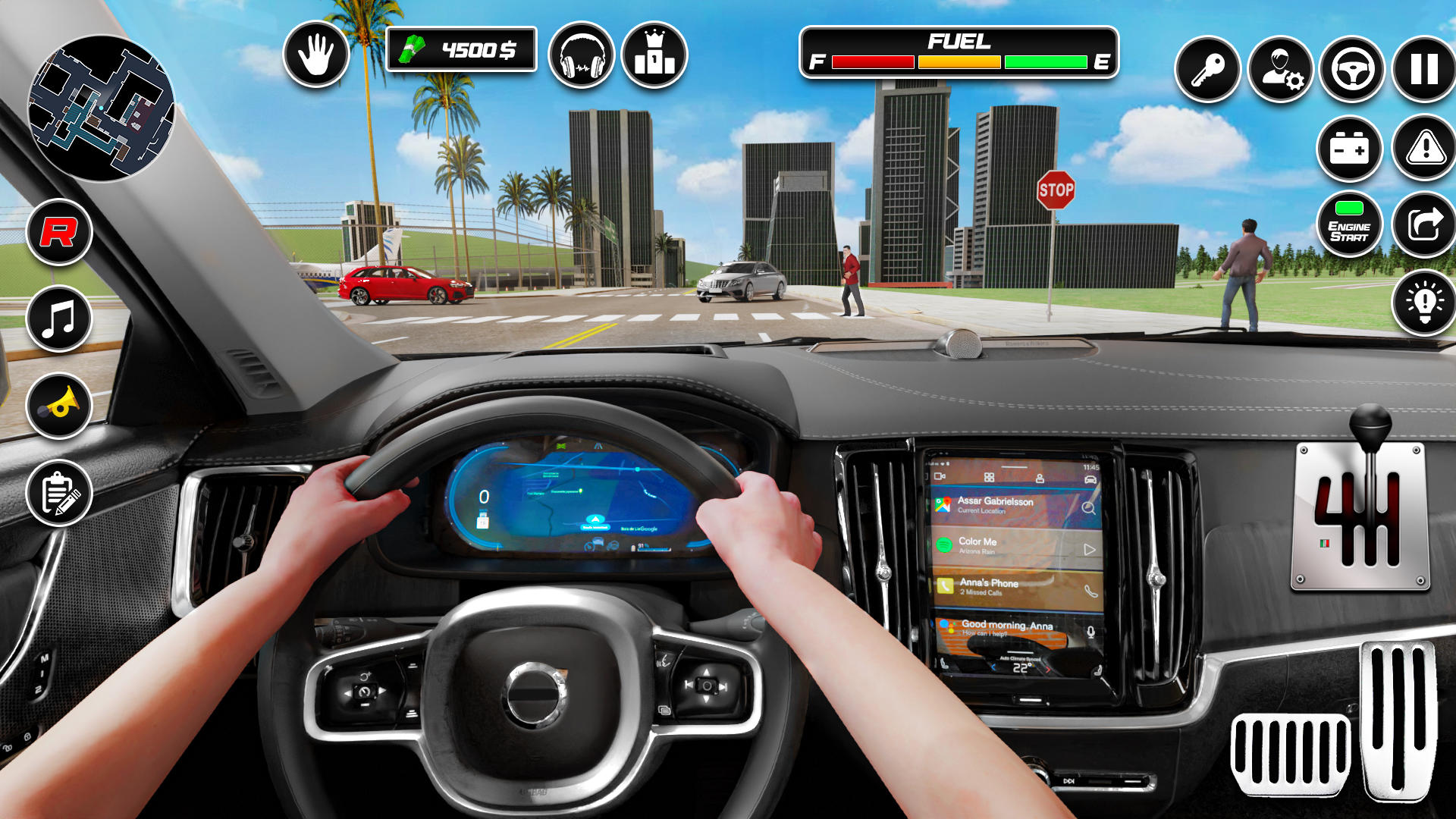
Task: Enable hazard lights with the warning triangle
Action: click(1425, 149)
